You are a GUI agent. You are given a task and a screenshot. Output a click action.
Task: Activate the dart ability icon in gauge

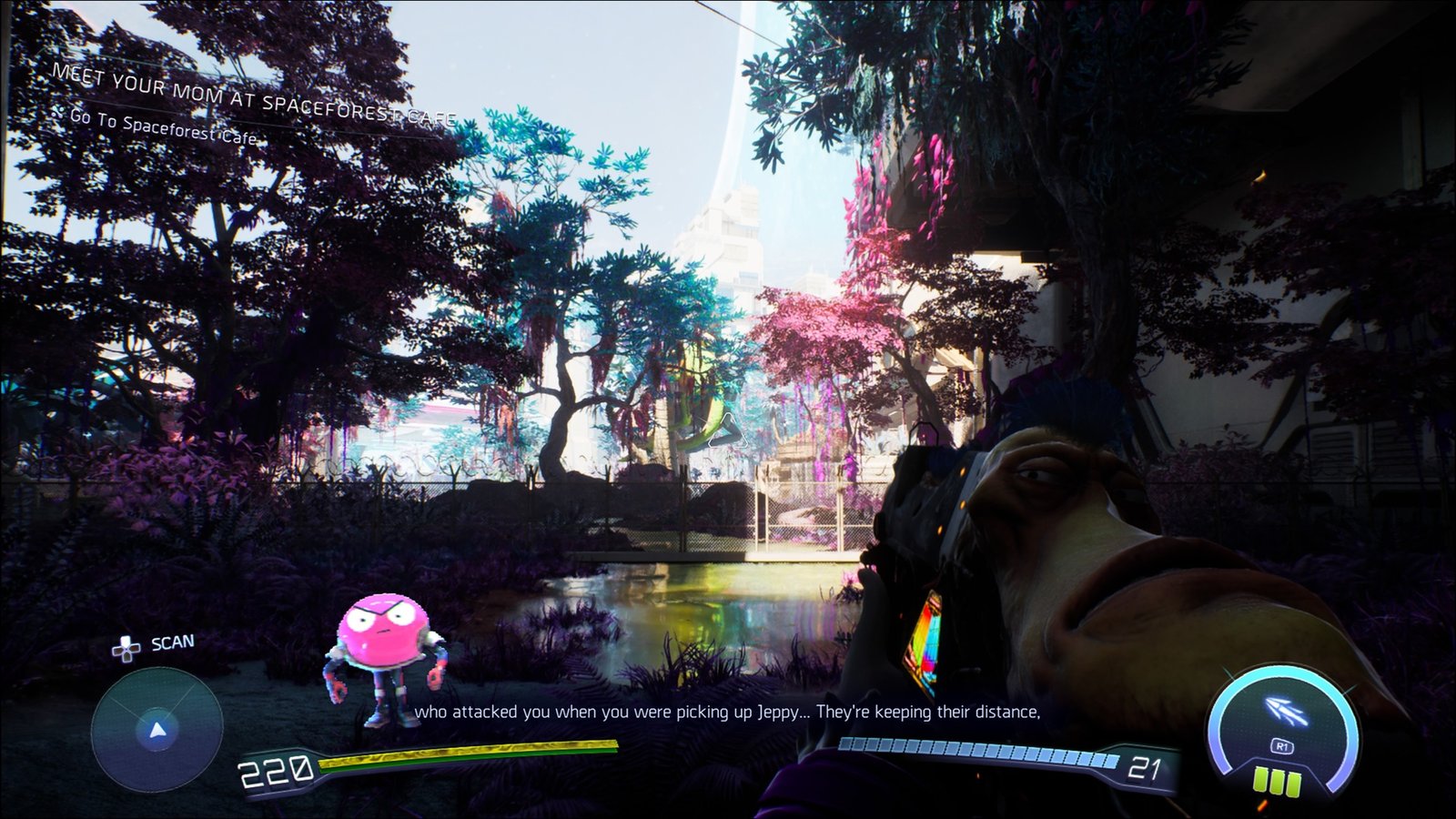point(1286,713)
